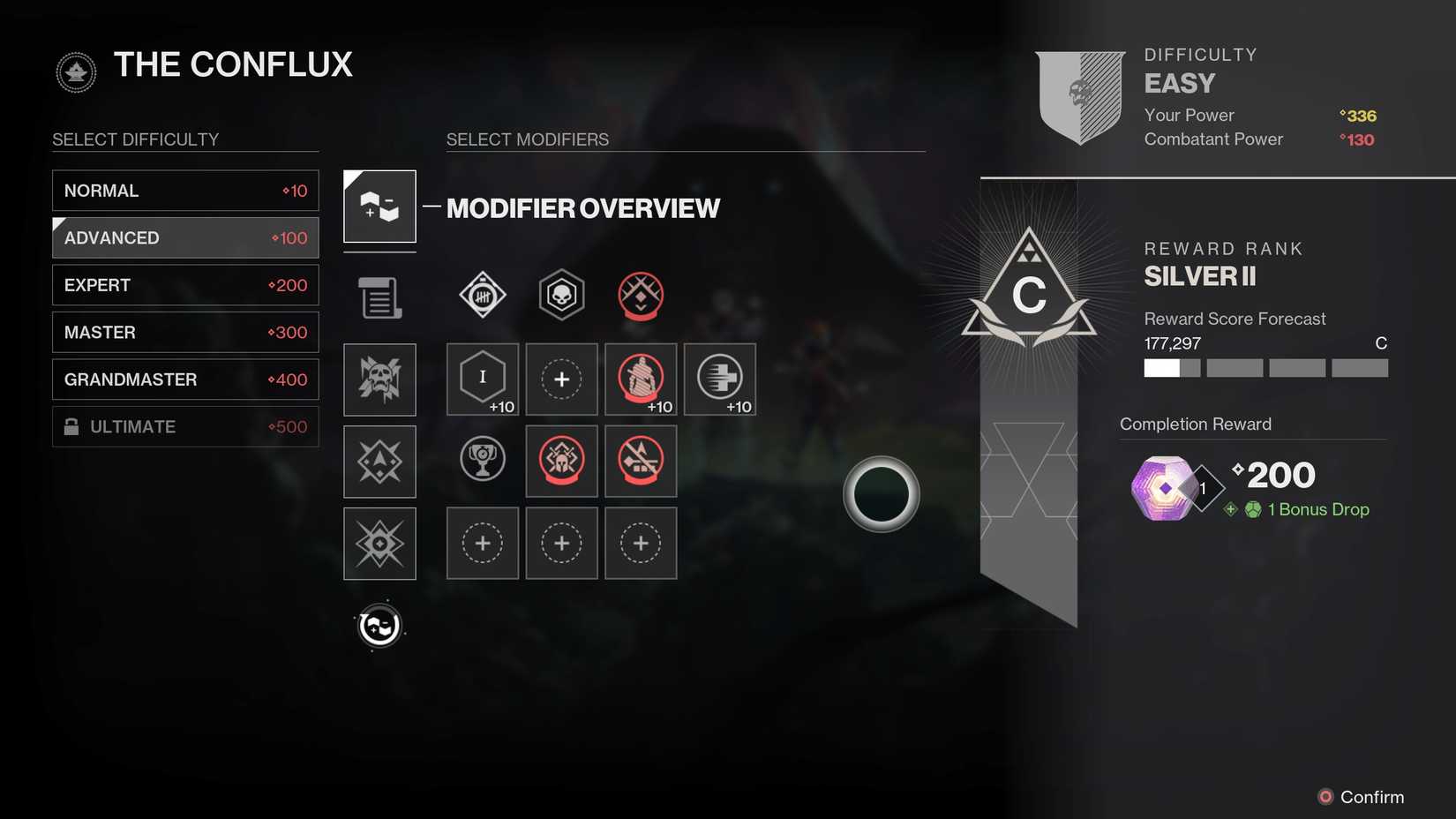1456x819 pixels.
Task: Select the scroll activity conditions icon
Action: point(379,297)
